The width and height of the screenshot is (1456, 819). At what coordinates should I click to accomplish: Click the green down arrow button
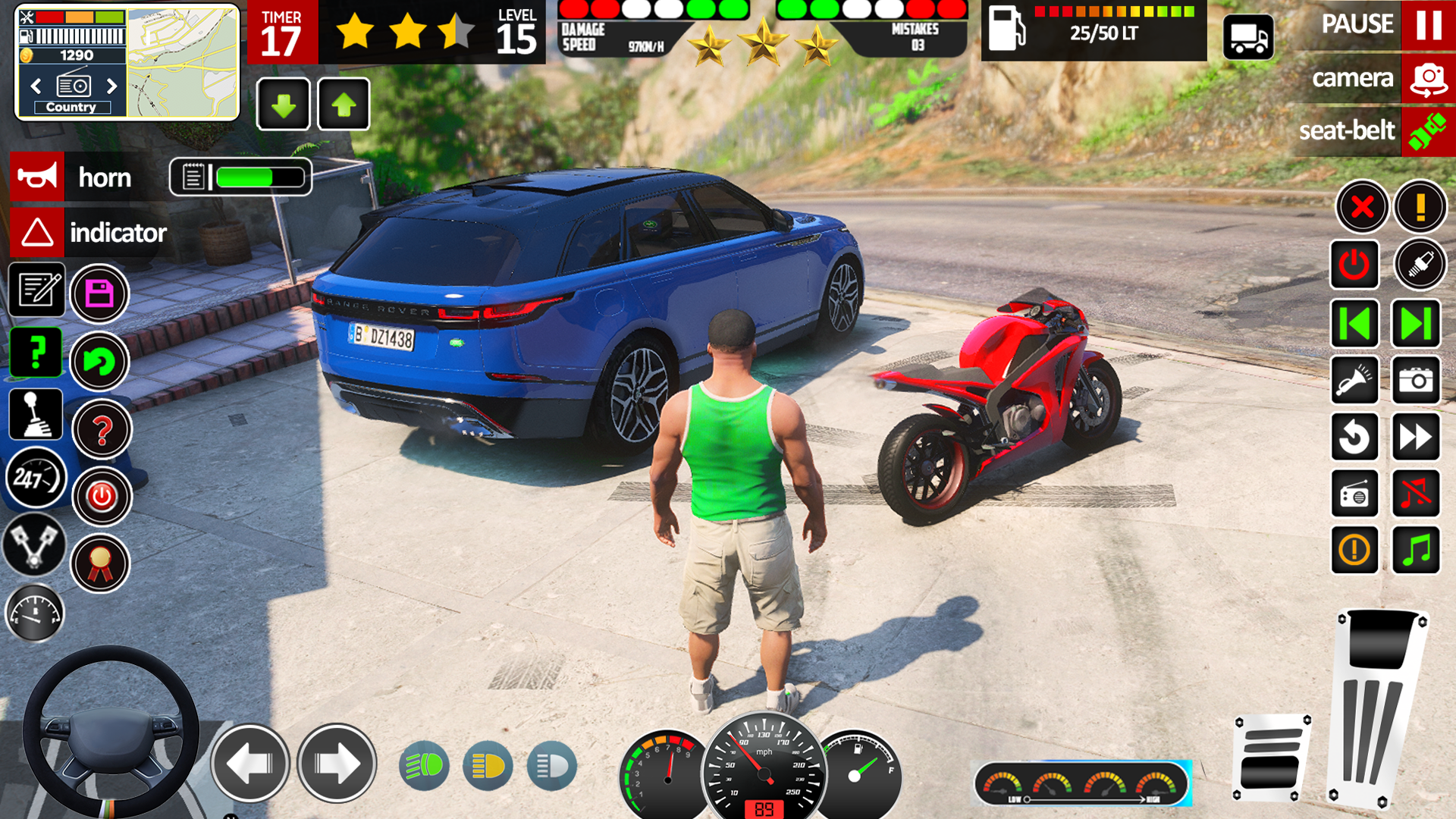coord(284,105)
